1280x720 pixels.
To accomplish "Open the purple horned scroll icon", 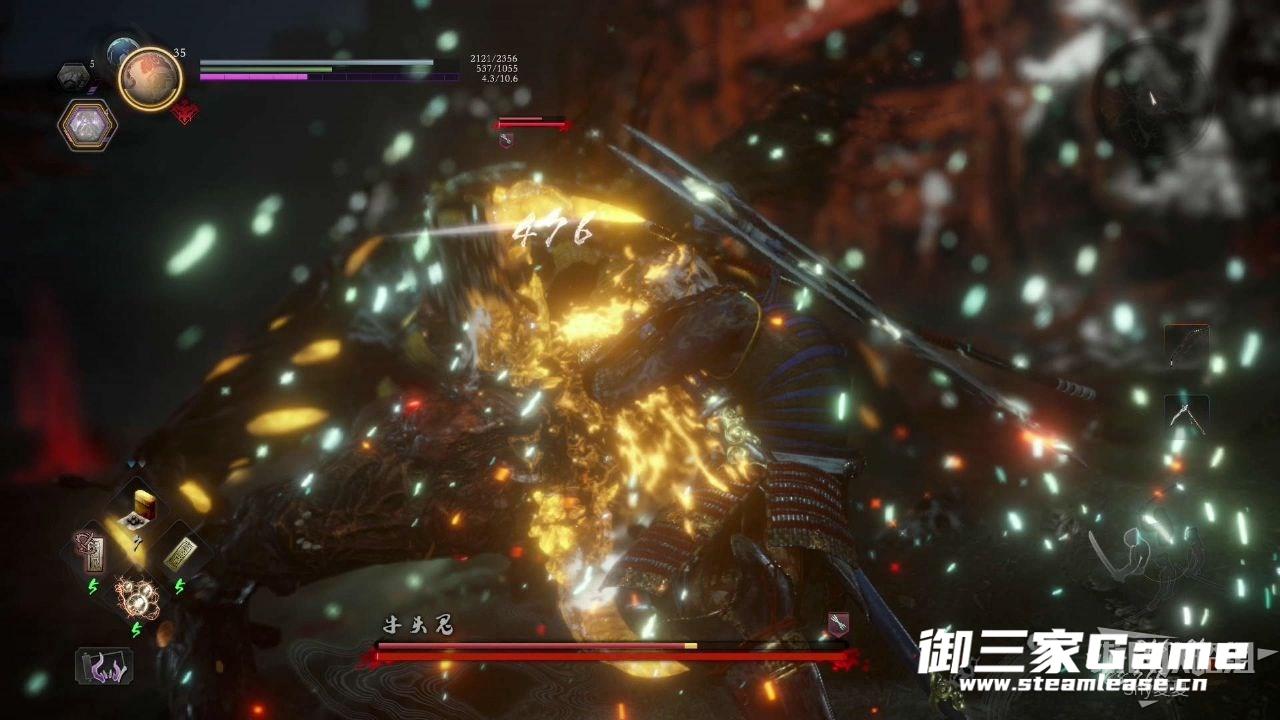I will 104,665.
